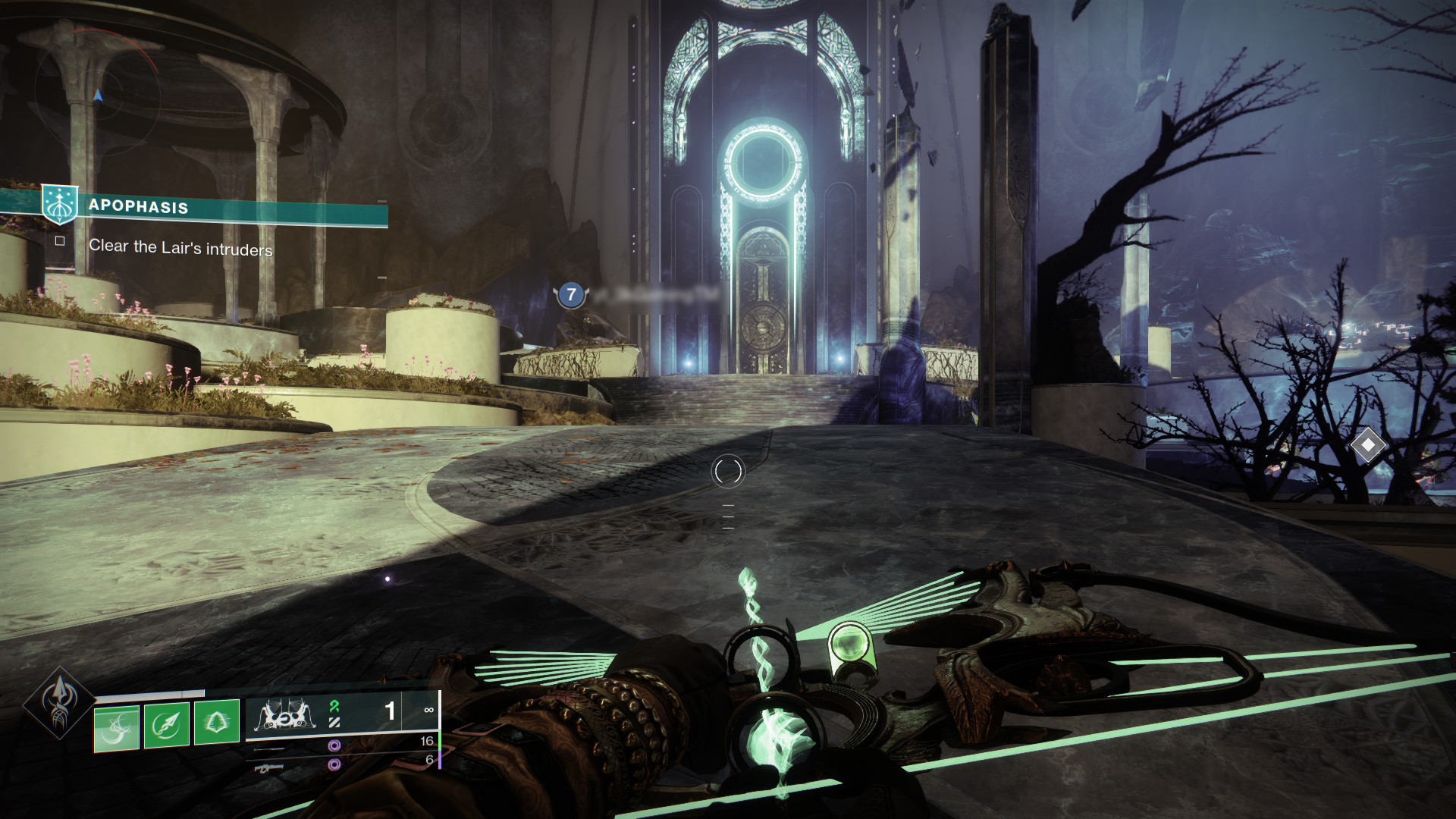This screenshot has height=819, width=1456.
Task: Activate the green class ability icon
Action: pyautogui.click(x=217, y=728)
